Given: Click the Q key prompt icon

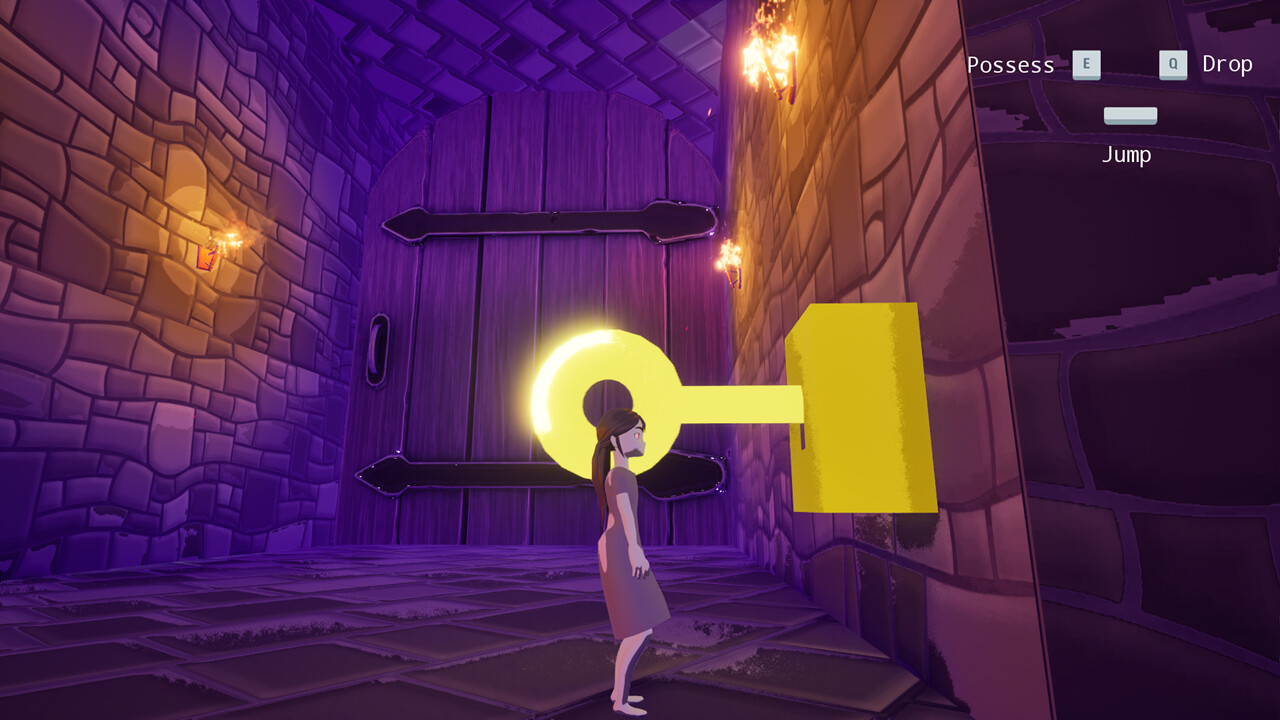Looking at the screenshot, I should tap(1173, 65).
